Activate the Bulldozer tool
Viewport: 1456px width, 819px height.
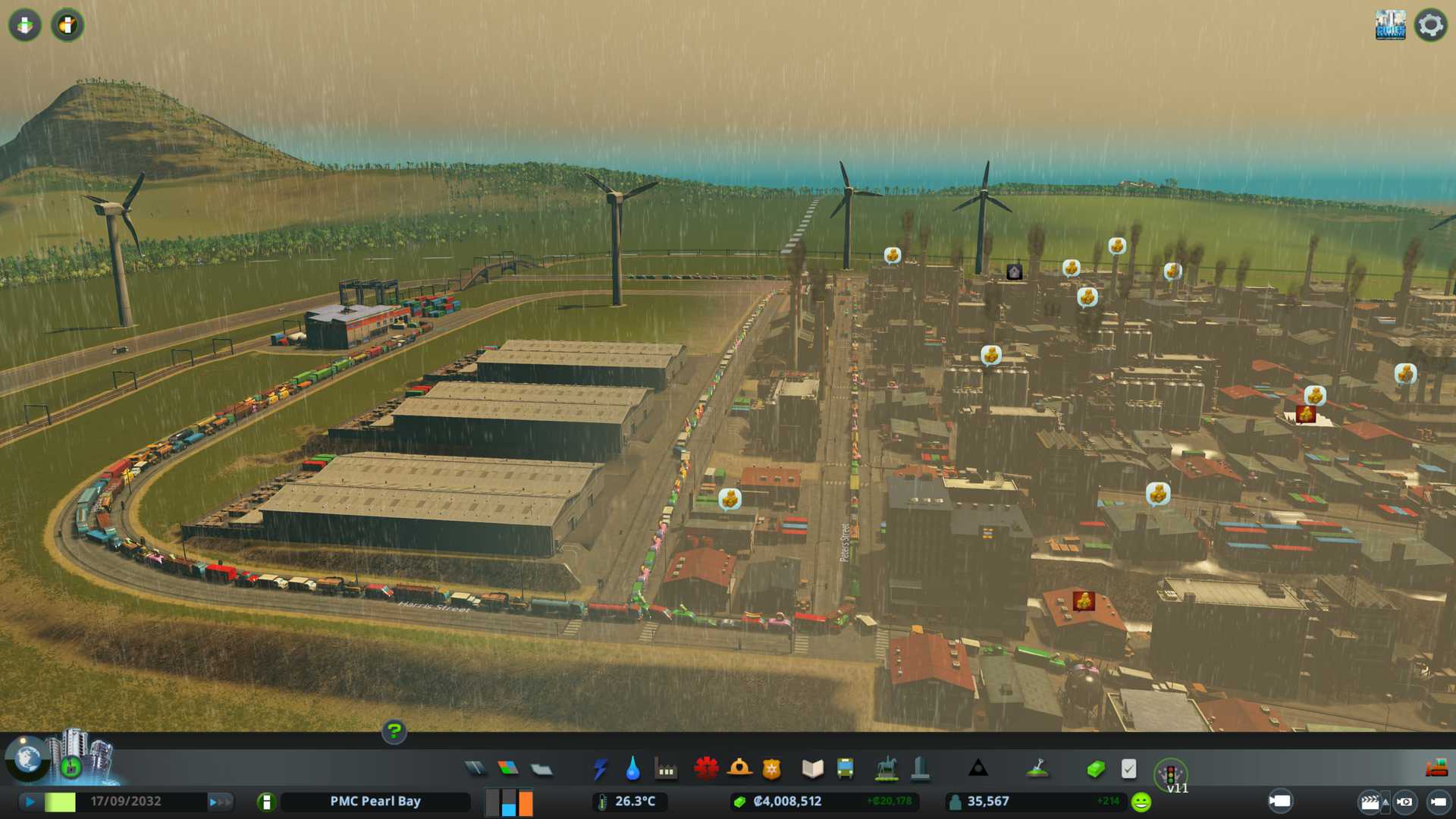click(1436, 769)
